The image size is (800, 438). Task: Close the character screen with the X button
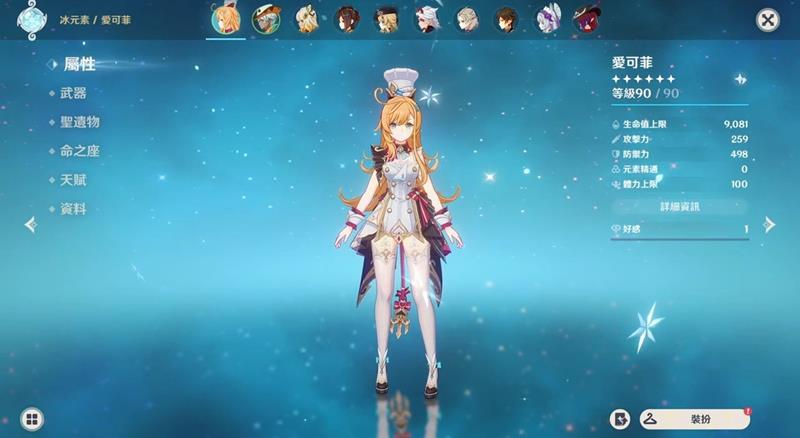coord(767,20)
